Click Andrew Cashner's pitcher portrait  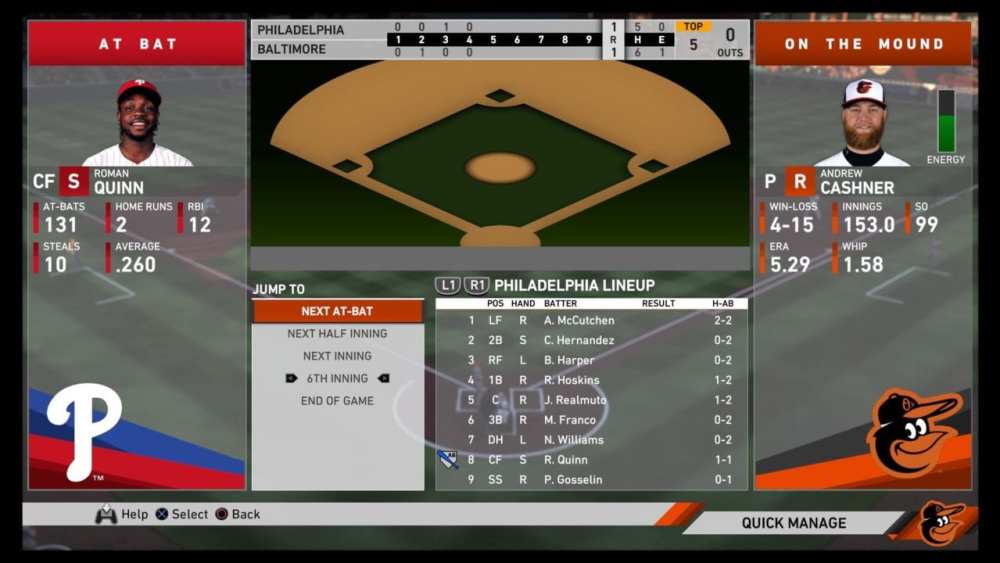pos(862,122)
